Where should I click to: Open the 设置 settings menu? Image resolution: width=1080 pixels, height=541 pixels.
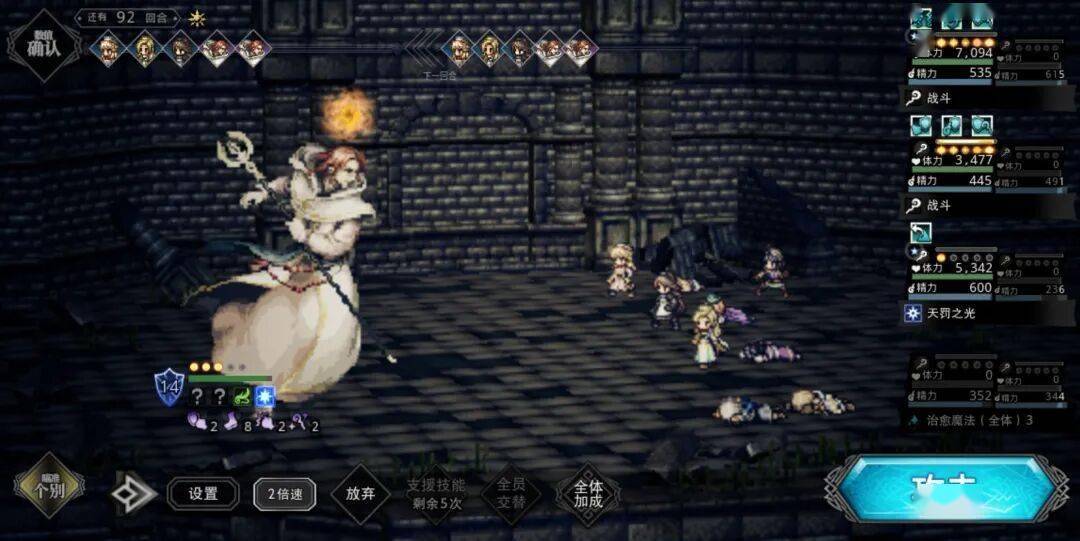coord(203,493)
